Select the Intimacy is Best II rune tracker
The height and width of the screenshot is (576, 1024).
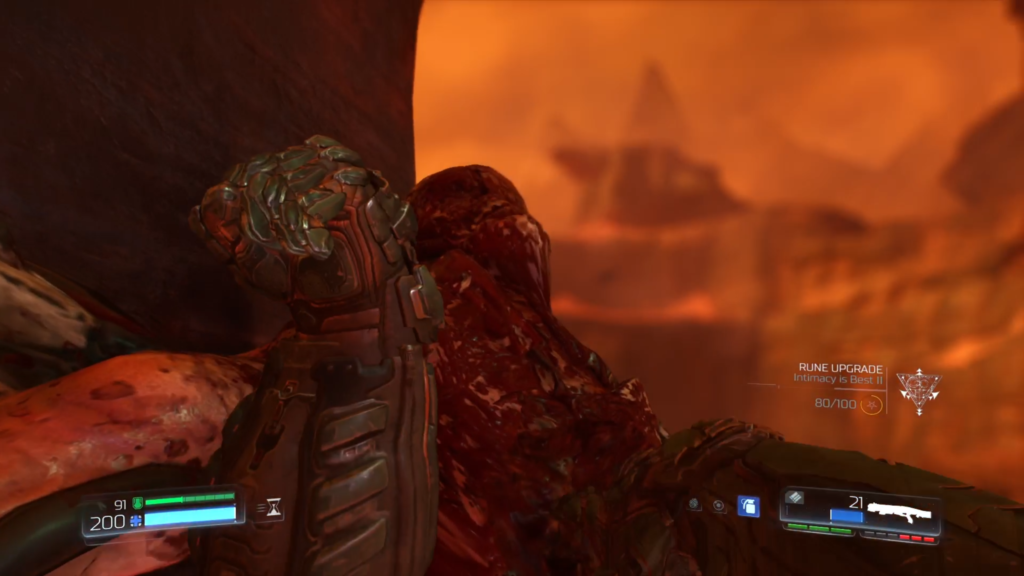pyautogui.click(x=839, y=378)
